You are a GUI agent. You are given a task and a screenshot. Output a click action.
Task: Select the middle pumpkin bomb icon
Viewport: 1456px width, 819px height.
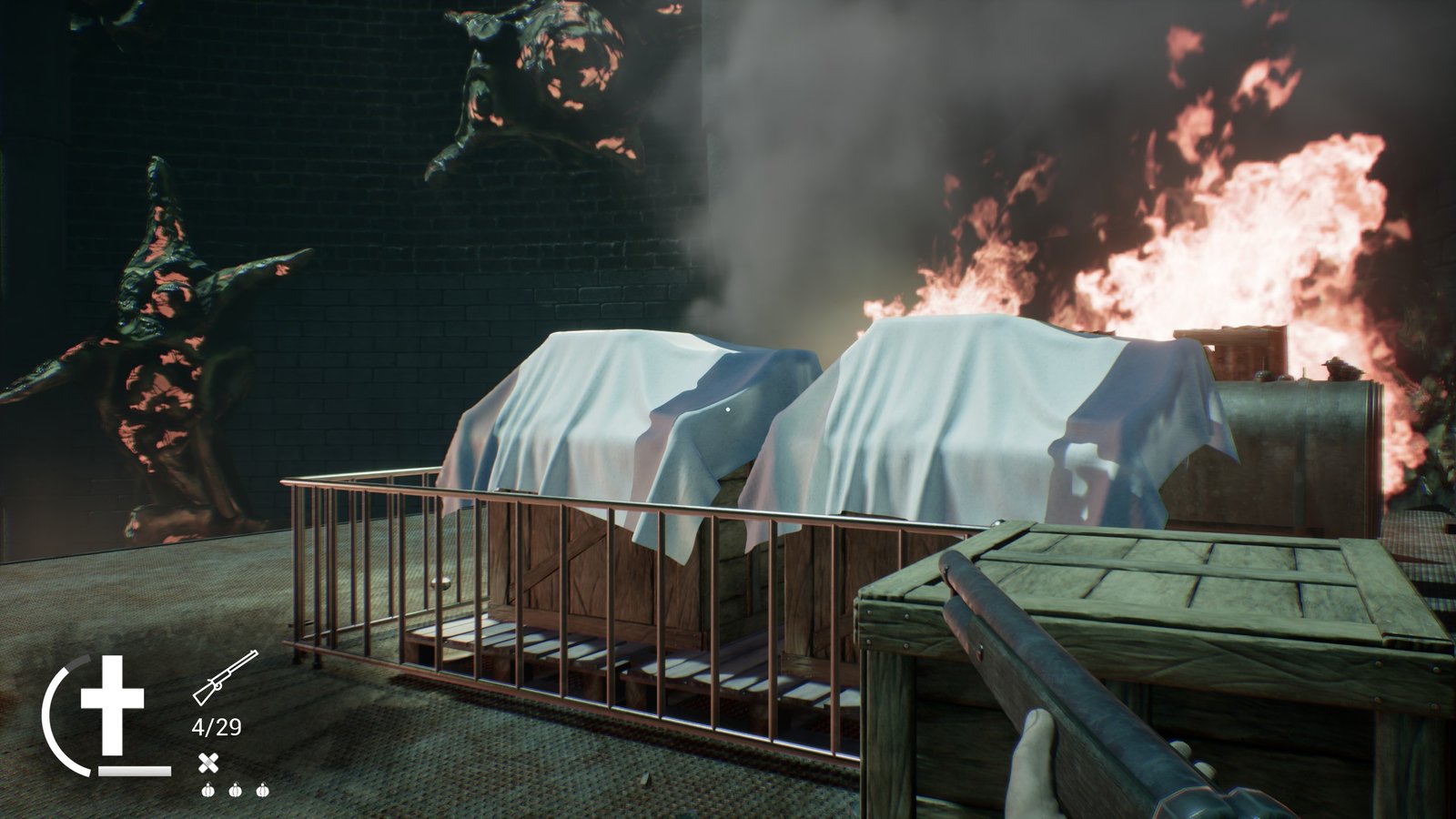click(x=235, y=791)
